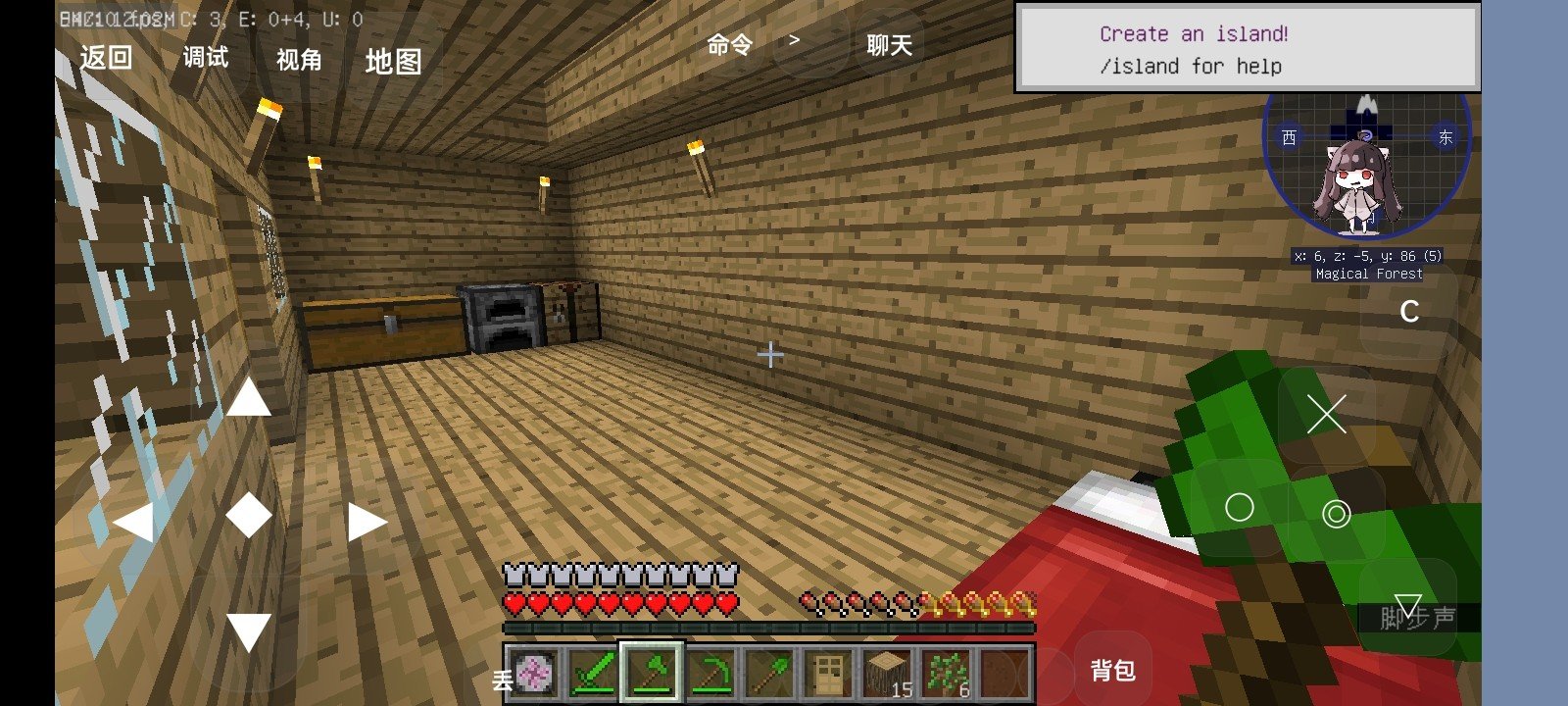The image size is (1568, 706).
Task: Open the 背包 (backpack) inventory
Action: coord(1112,671)
